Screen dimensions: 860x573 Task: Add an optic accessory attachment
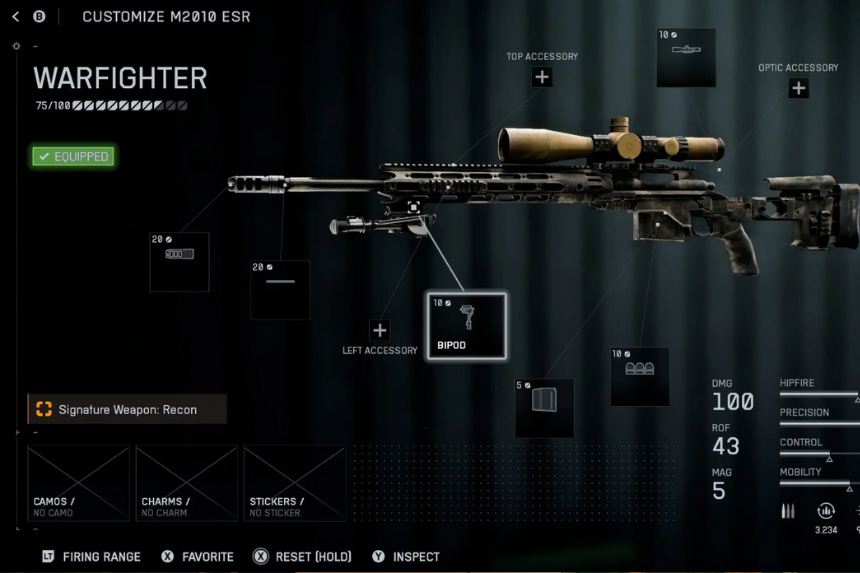point(798,88)
